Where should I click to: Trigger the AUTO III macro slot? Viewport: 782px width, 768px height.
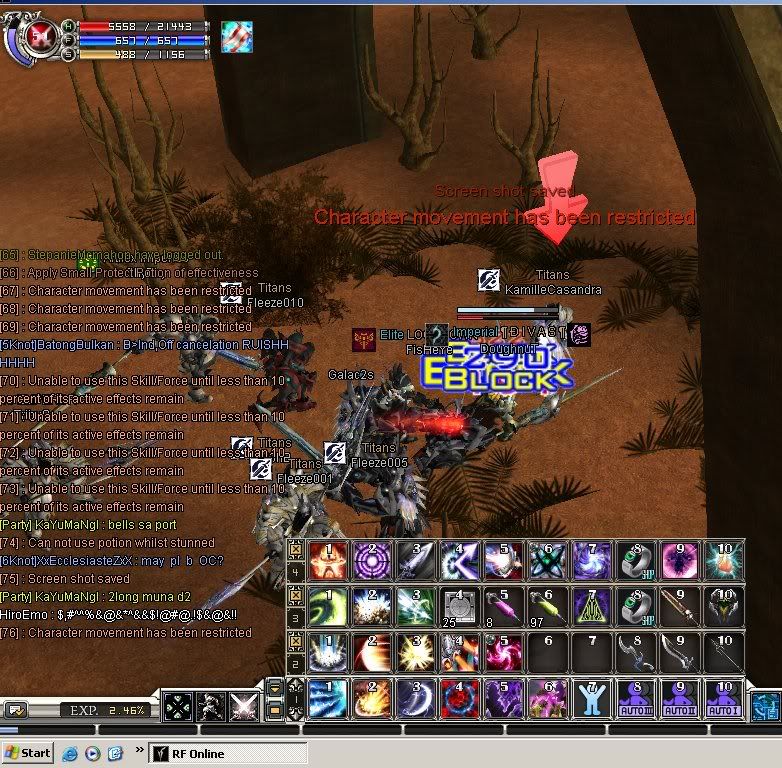(637, 698)
